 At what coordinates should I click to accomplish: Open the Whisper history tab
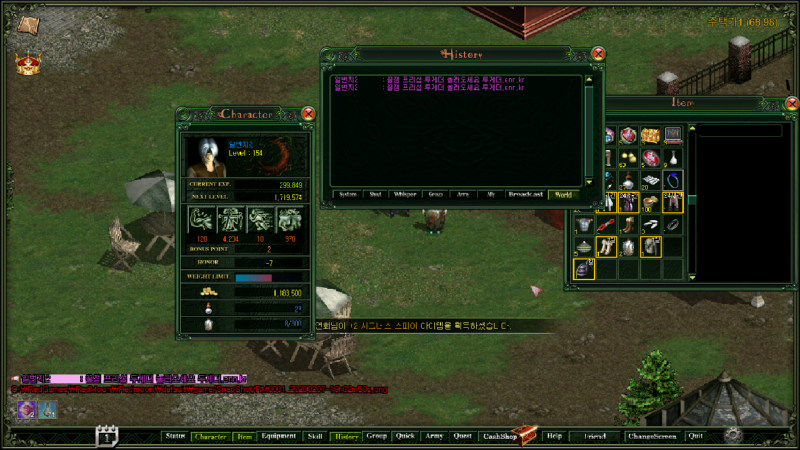[405, 195]
